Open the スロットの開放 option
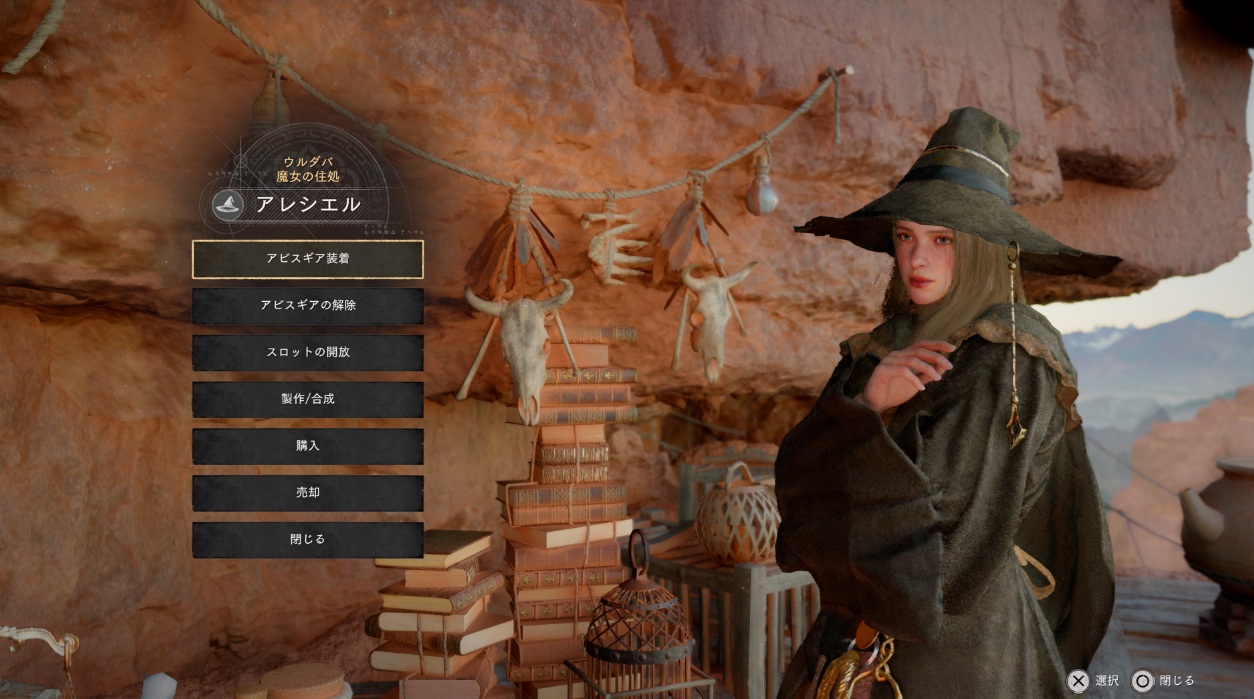 (x=307, y=353)
